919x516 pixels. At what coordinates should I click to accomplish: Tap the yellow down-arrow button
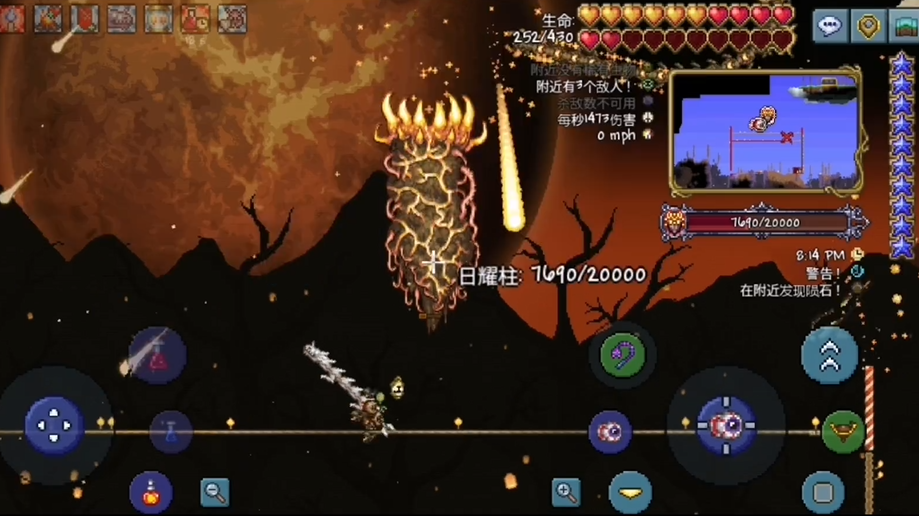coord(630,492)
